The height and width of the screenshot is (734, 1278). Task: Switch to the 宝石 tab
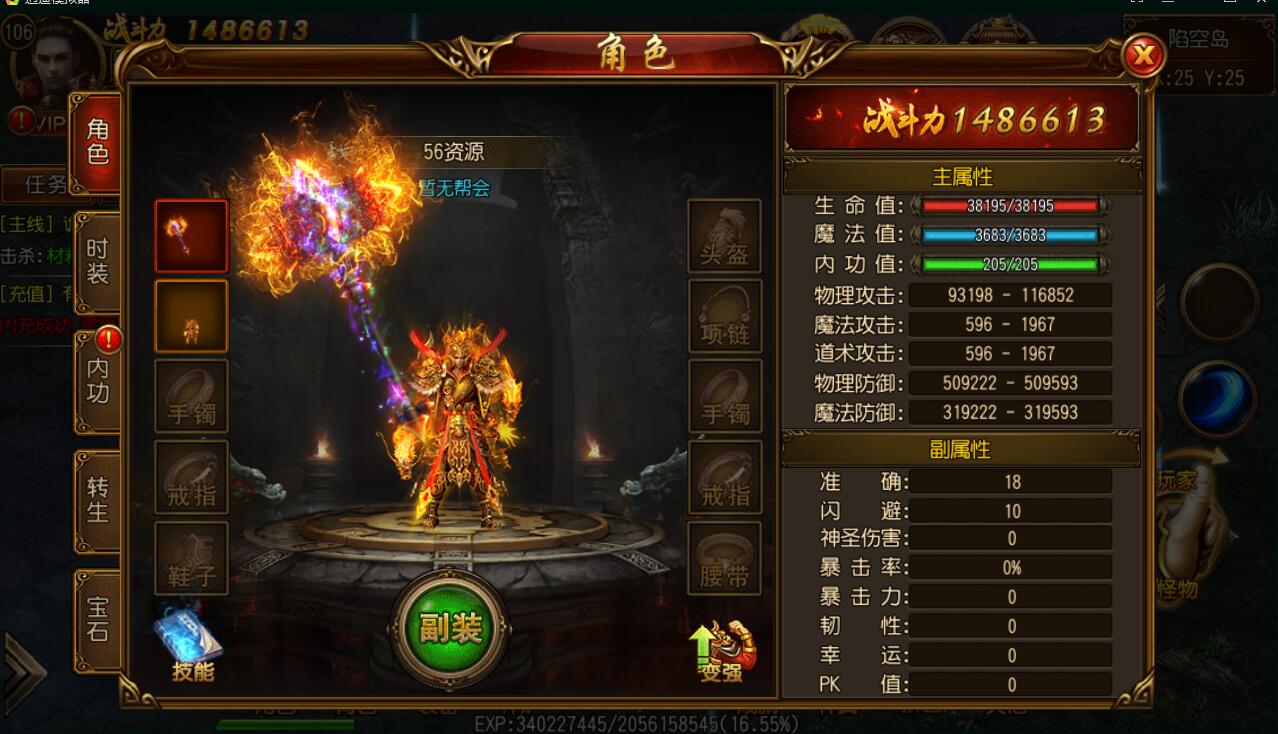[98, 619]
